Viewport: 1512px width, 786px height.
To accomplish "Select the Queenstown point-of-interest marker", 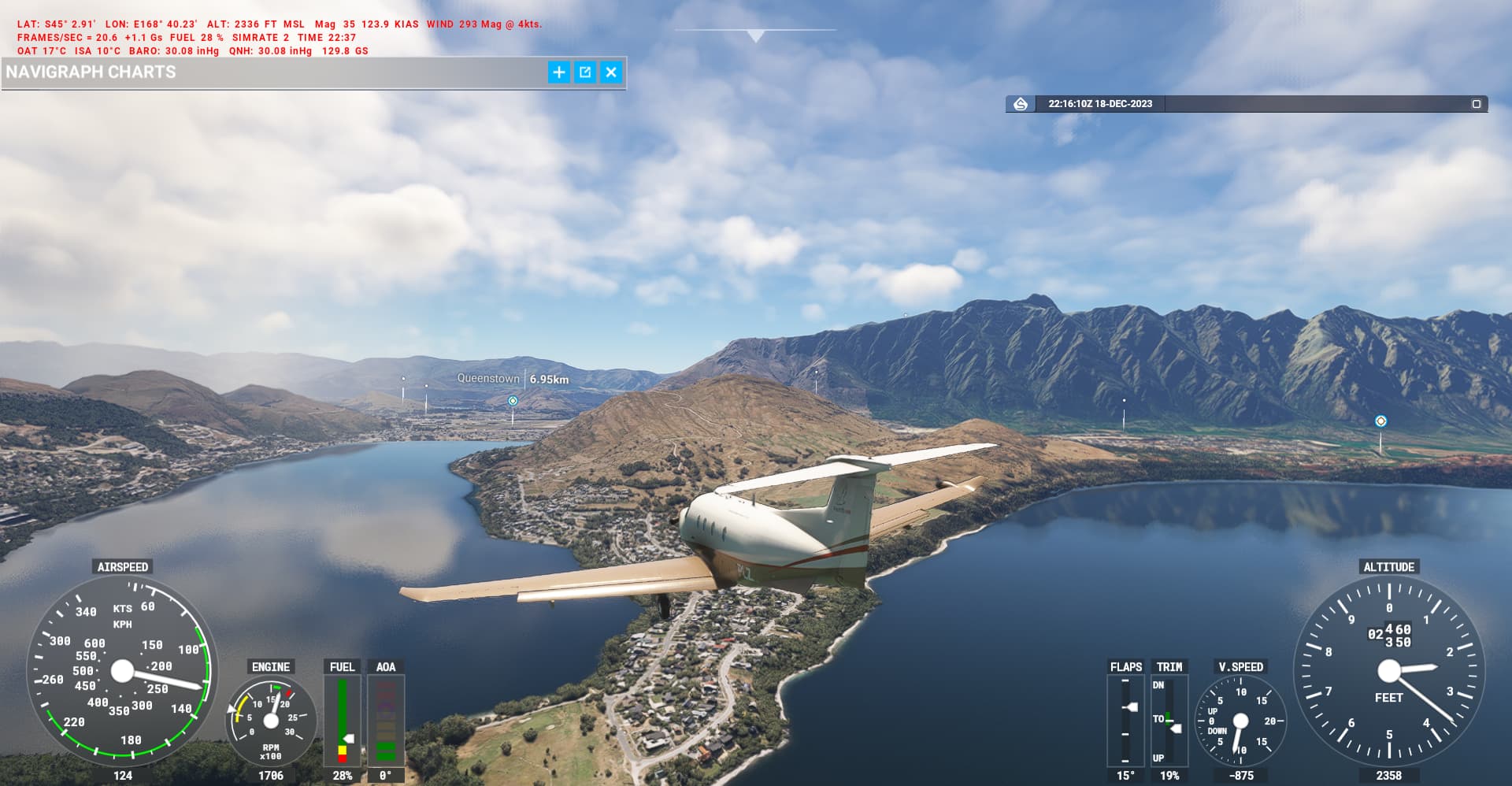I will point(513,402).
